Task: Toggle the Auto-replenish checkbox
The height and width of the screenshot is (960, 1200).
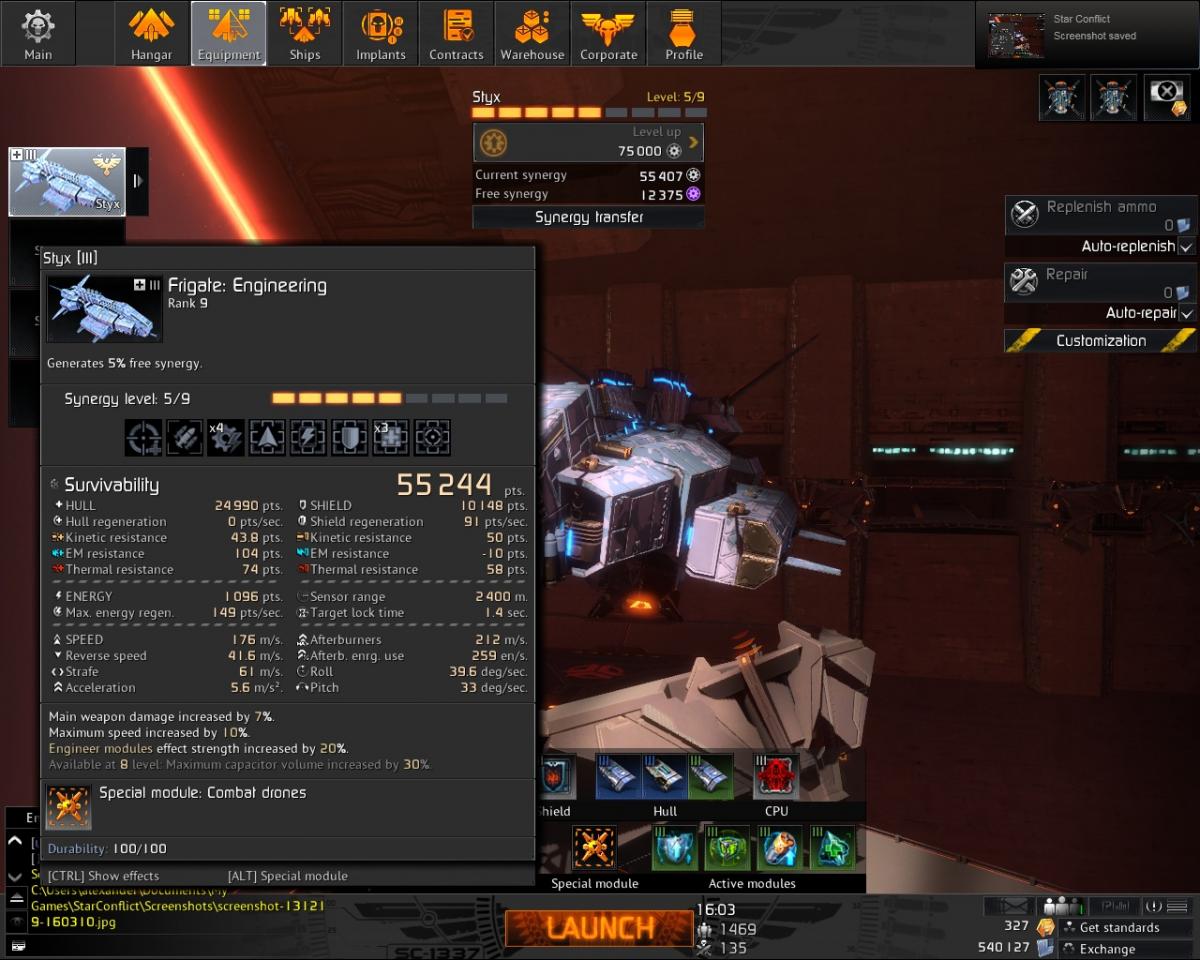Action: 1186,246
